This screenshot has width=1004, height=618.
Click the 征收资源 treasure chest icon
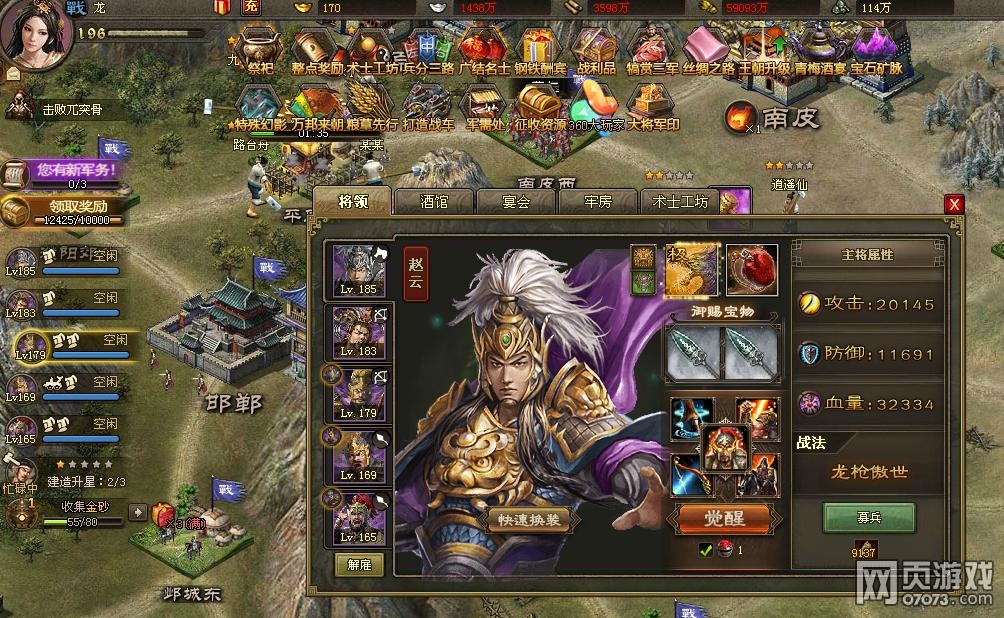538,105
